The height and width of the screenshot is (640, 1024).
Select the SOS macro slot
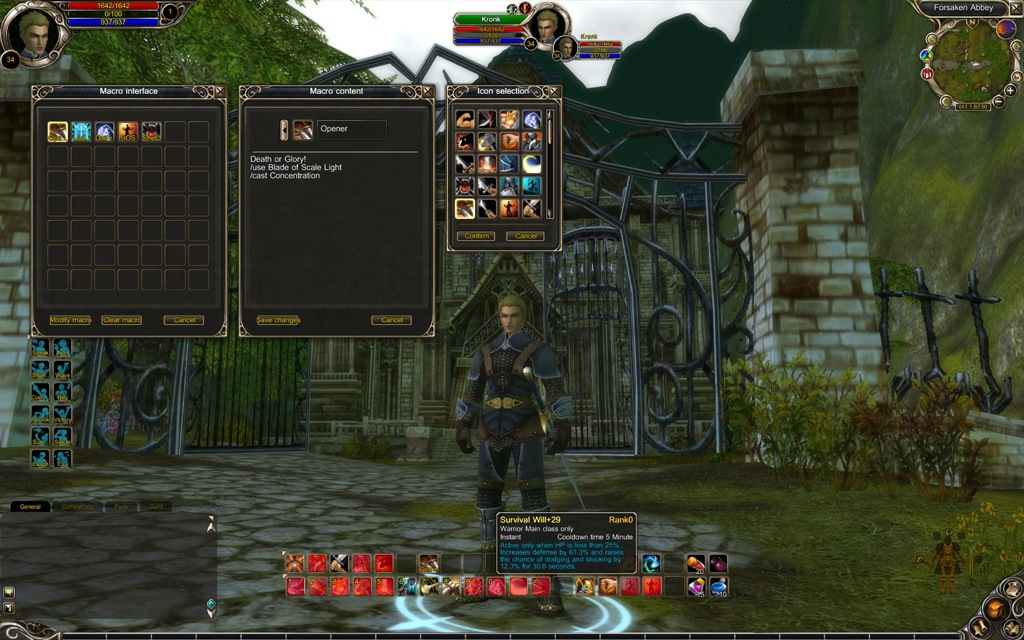click(128, 132)
